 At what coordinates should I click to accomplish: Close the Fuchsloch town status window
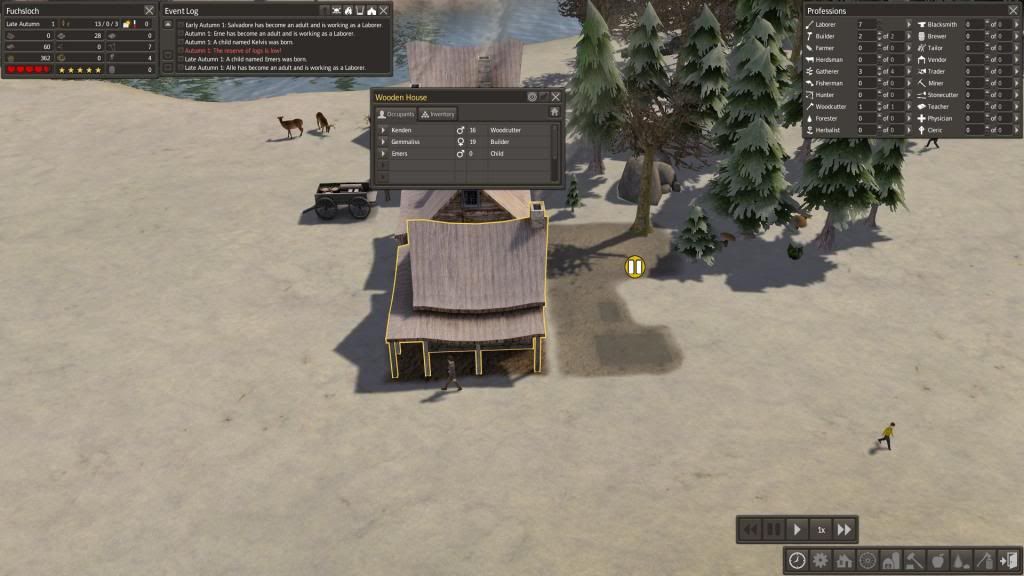(x=148, y=10)
